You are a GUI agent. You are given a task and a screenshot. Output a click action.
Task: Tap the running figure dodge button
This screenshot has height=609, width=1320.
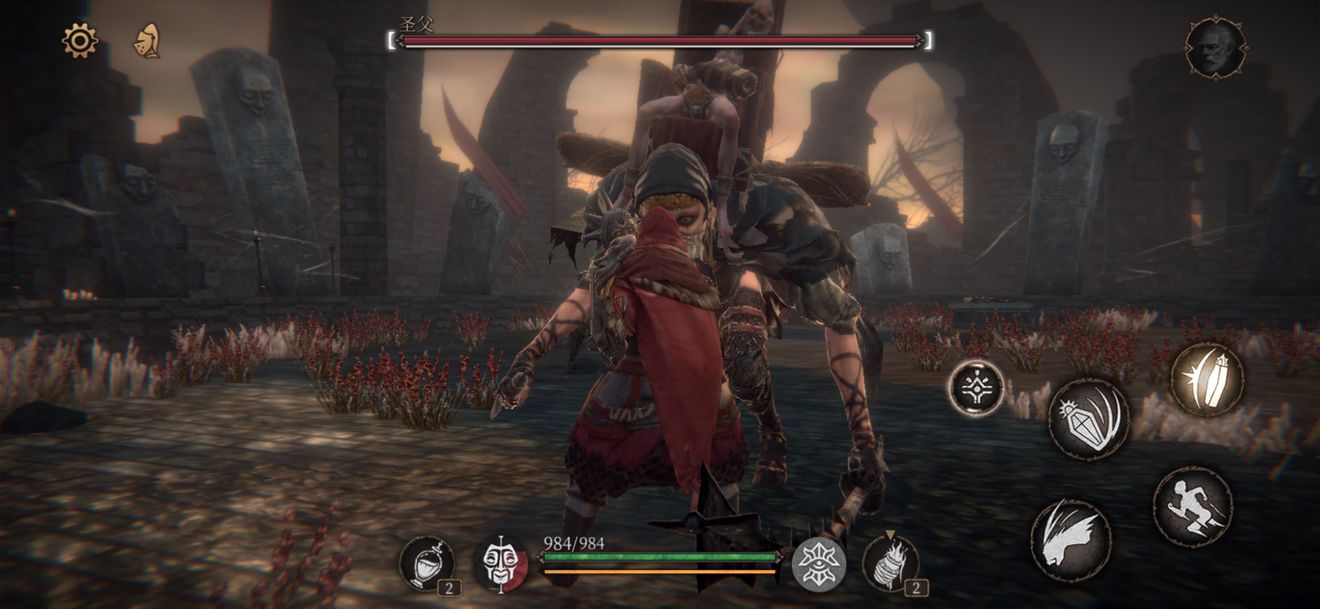point(1192,506)
